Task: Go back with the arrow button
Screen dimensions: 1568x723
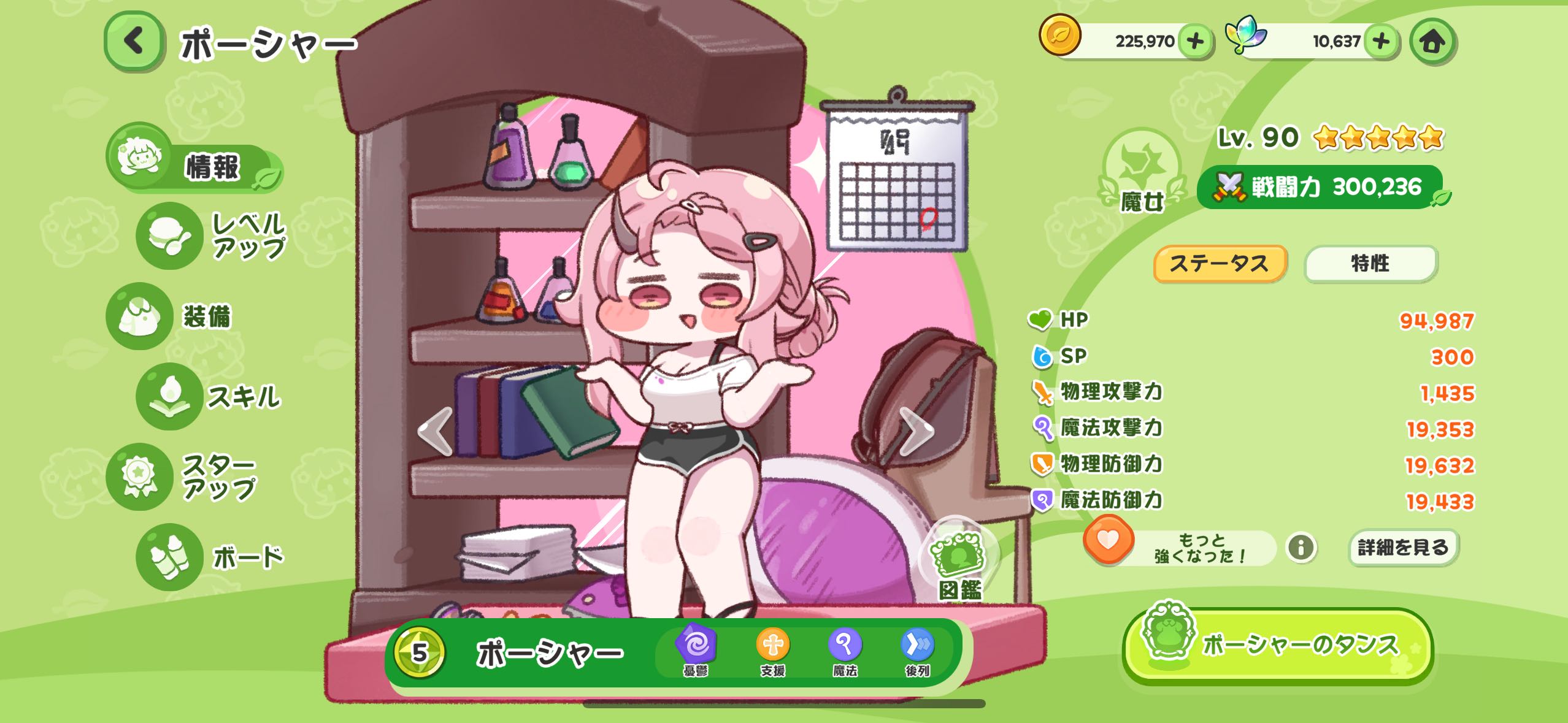Action: [134, 42]
